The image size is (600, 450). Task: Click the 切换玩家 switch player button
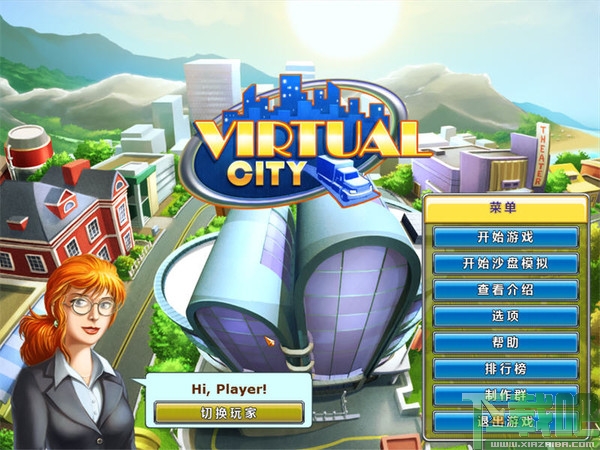pos(229,412)
